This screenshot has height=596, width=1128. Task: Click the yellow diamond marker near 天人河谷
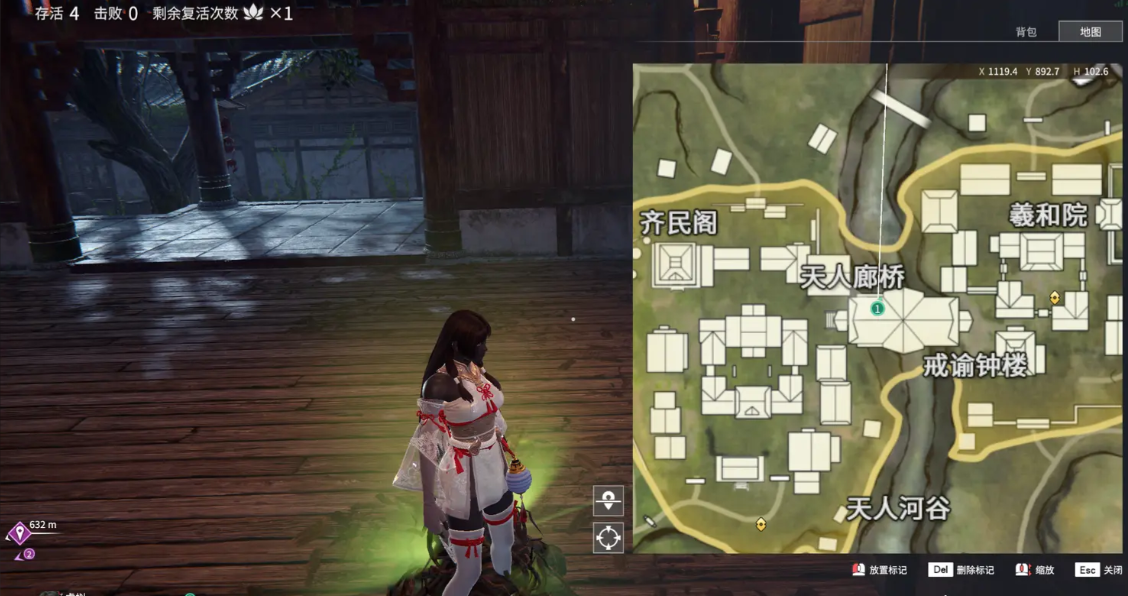(x=761, y=523)
